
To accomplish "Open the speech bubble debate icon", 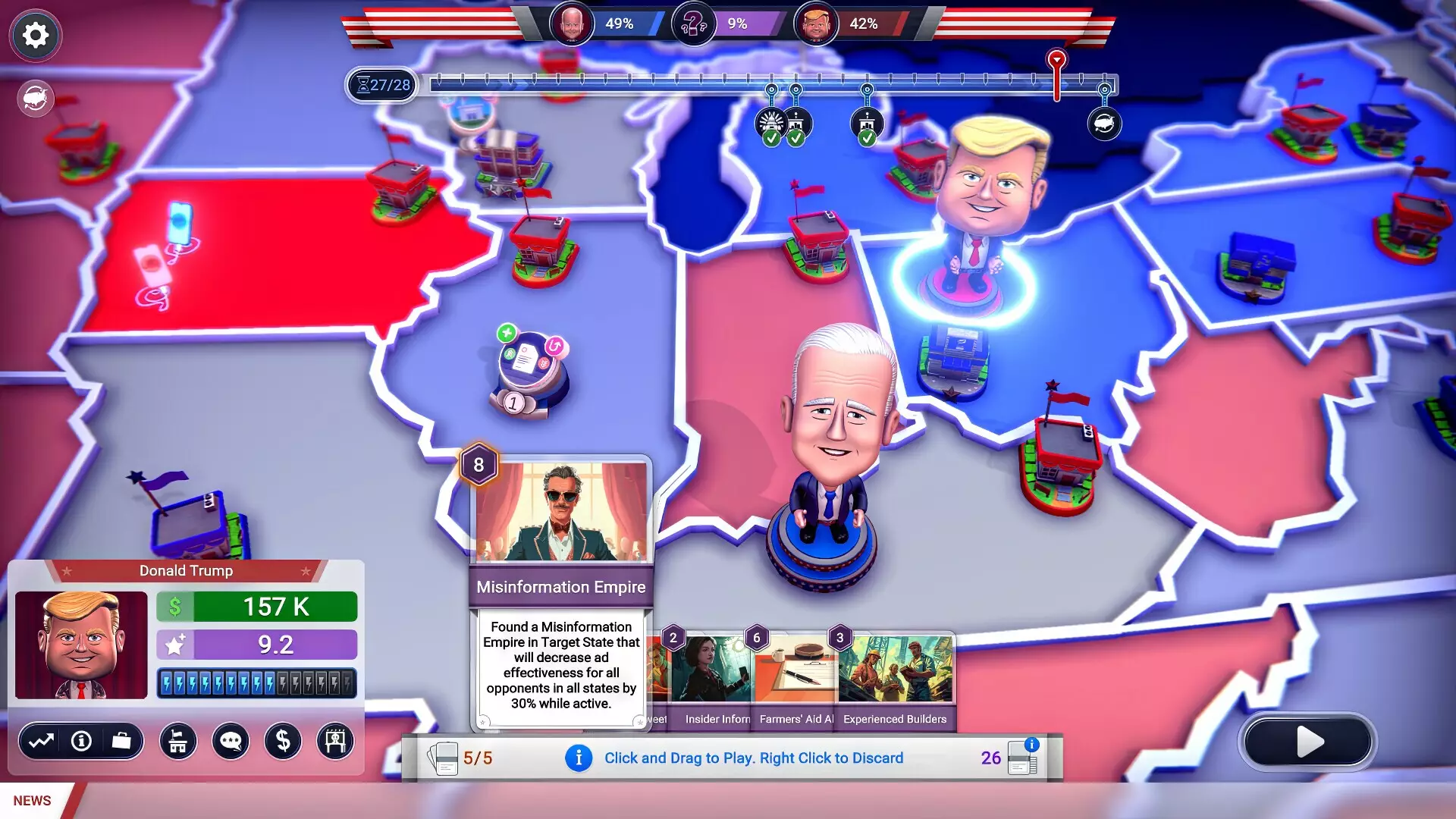I will [x=231, y=742].
